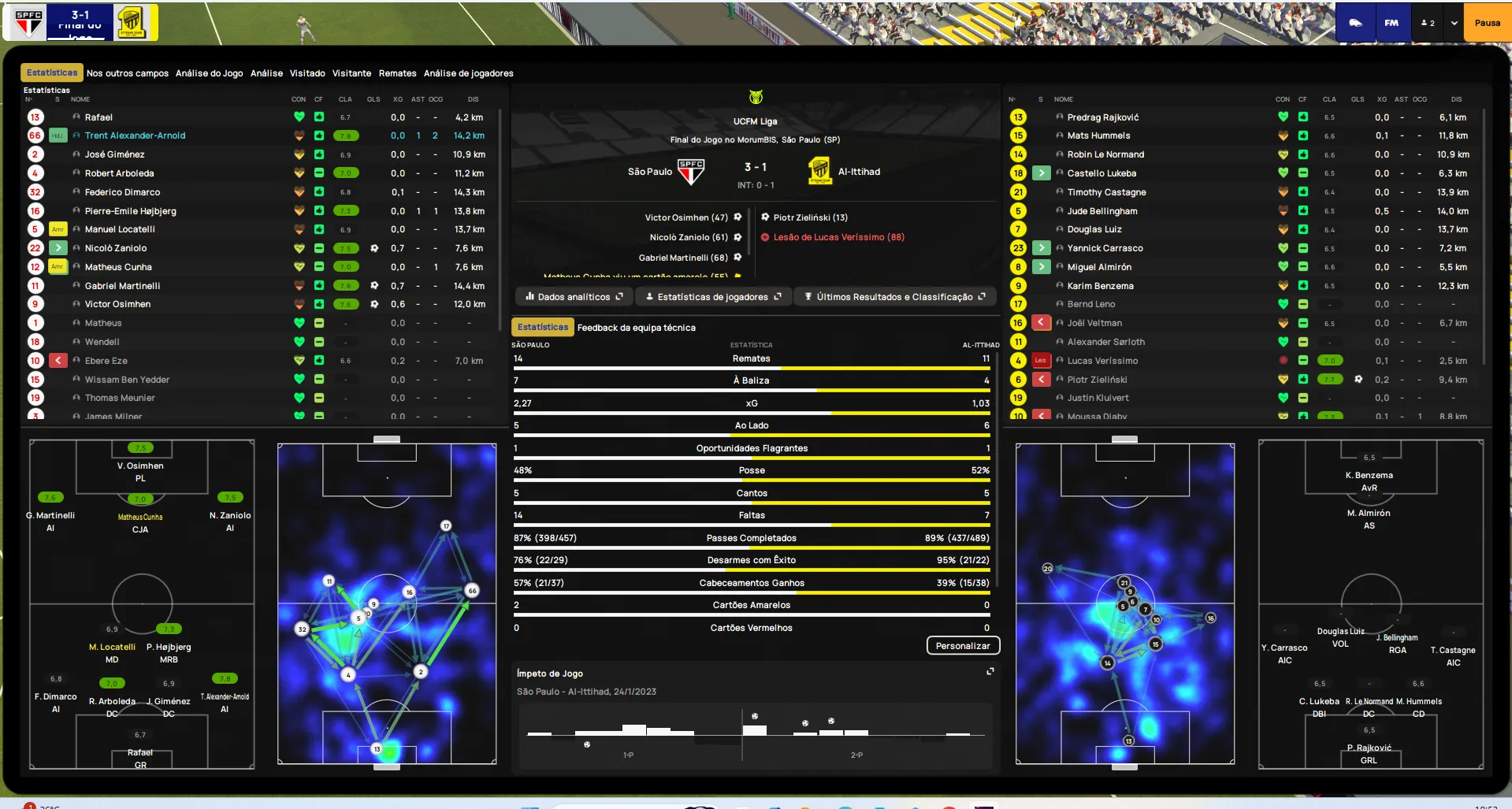Image resolution: width=1512 pixels, height=809 pixels.
Task: Expand the Ímpeto de Jogo panel
Action: pos(990,672)
